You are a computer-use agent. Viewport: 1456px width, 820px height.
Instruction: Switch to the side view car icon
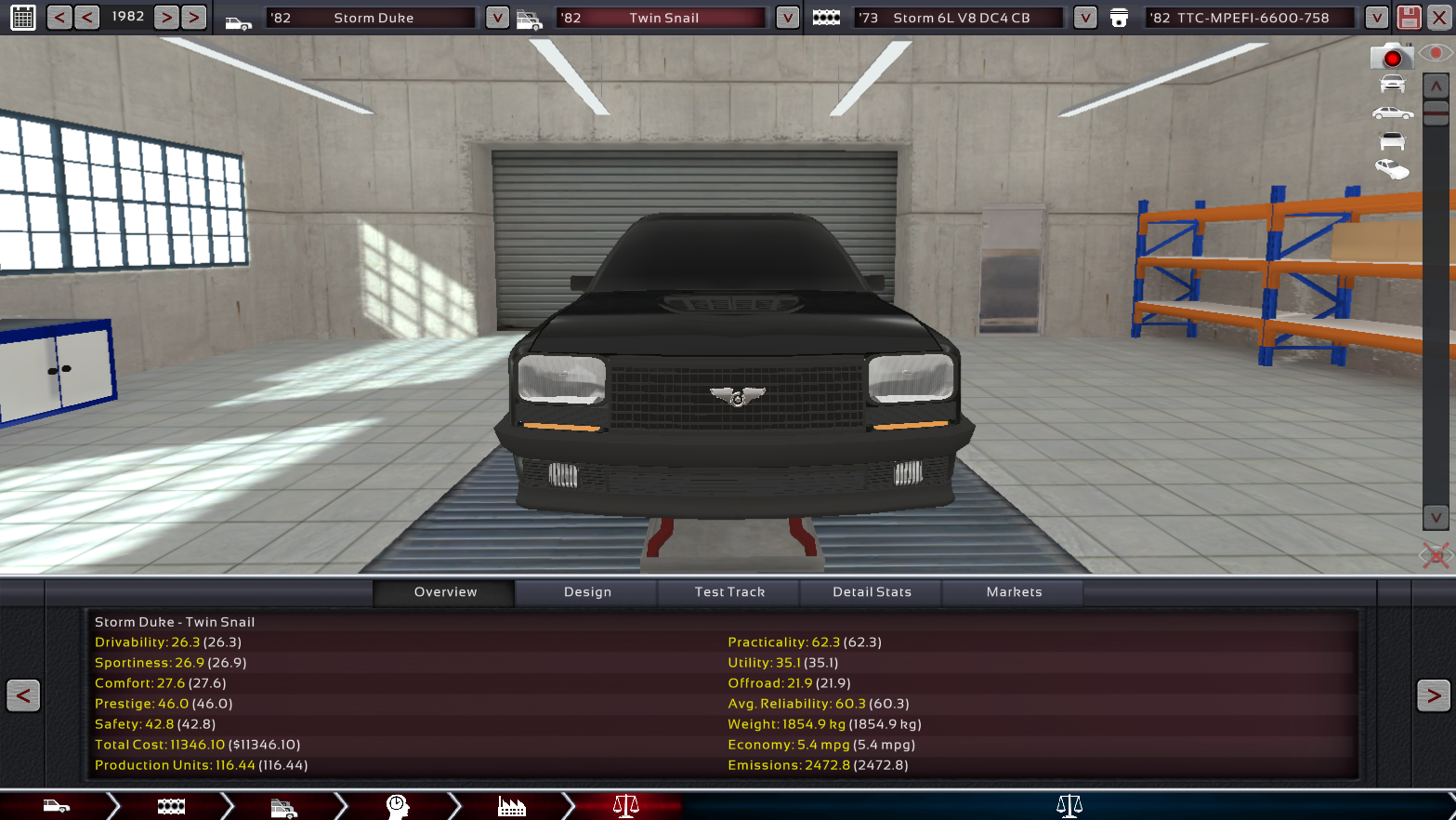(1392, 113)
